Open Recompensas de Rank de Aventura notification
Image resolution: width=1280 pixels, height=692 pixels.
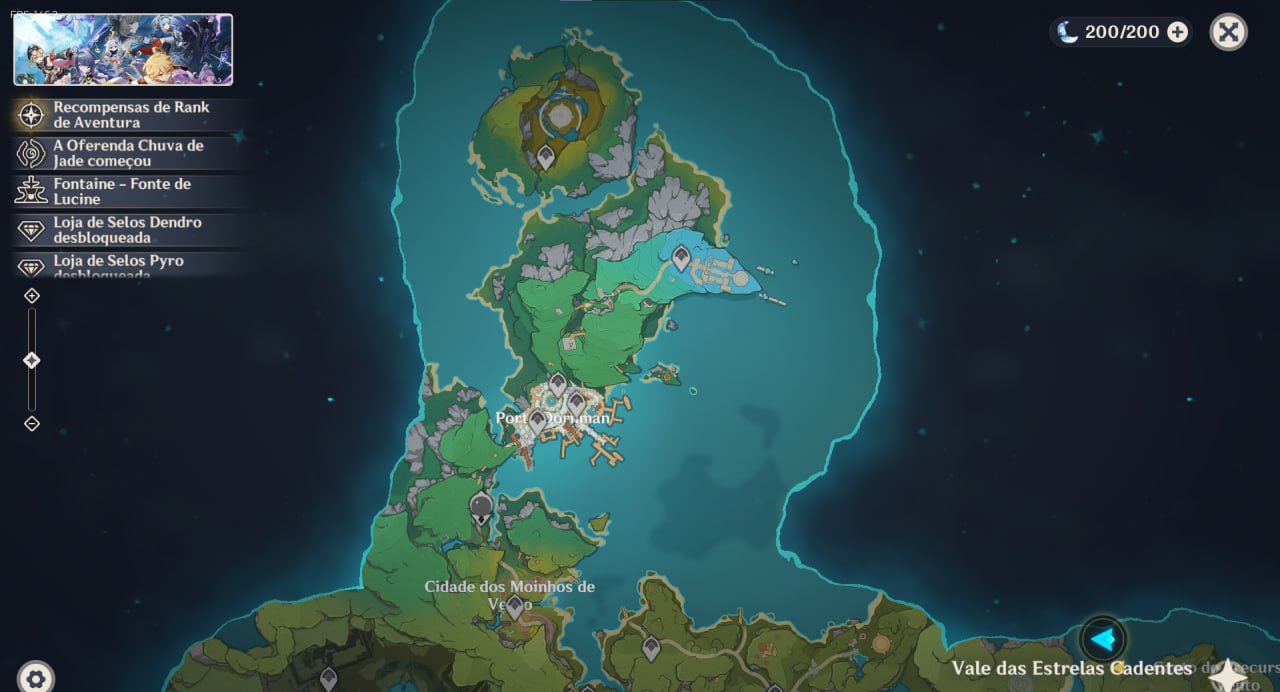[x=130, y=115]
